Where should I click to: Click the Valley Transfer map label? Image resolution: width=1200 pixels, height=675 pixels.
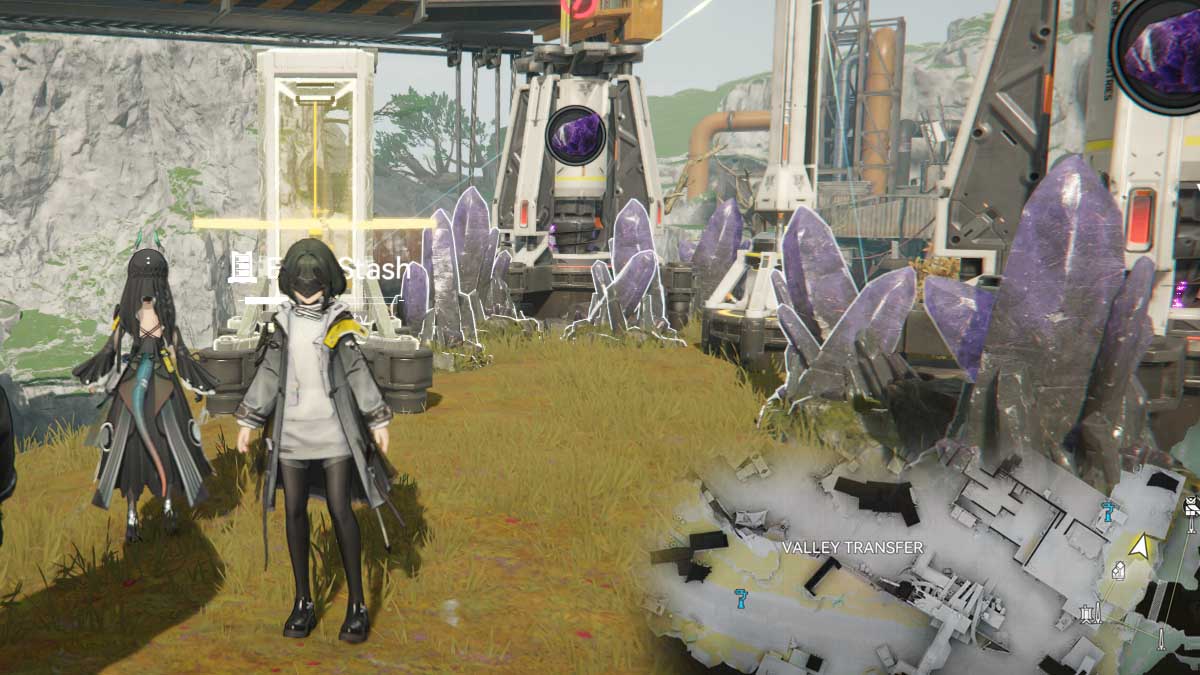[852, 547]
